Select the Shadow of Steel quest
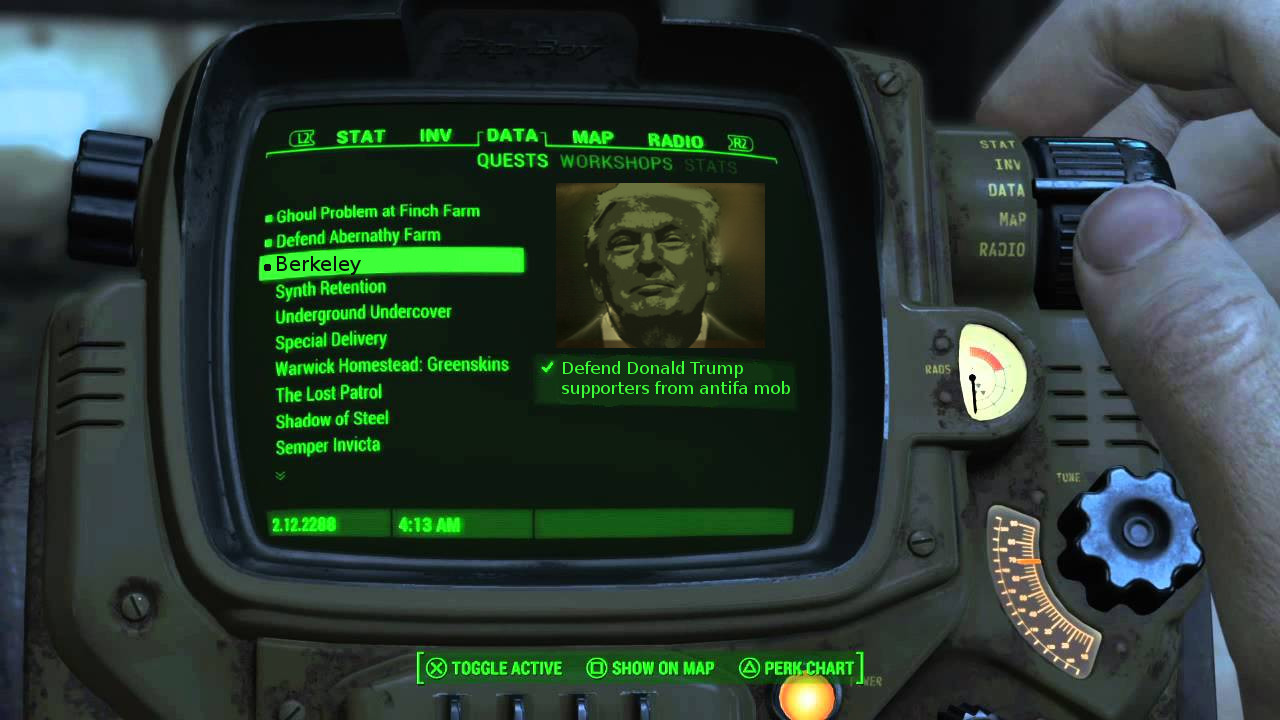 tap(331, 419)
